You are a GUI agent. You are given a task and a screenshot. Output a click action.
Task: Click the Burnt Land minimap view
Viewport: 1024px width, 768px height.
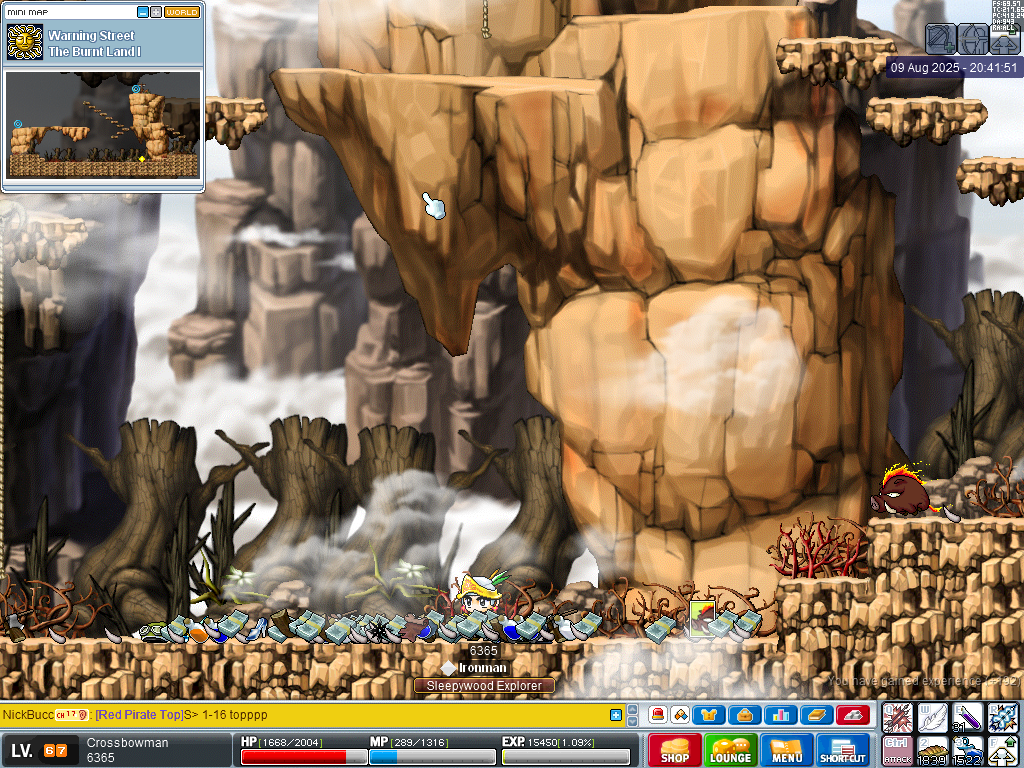point(103,124)
